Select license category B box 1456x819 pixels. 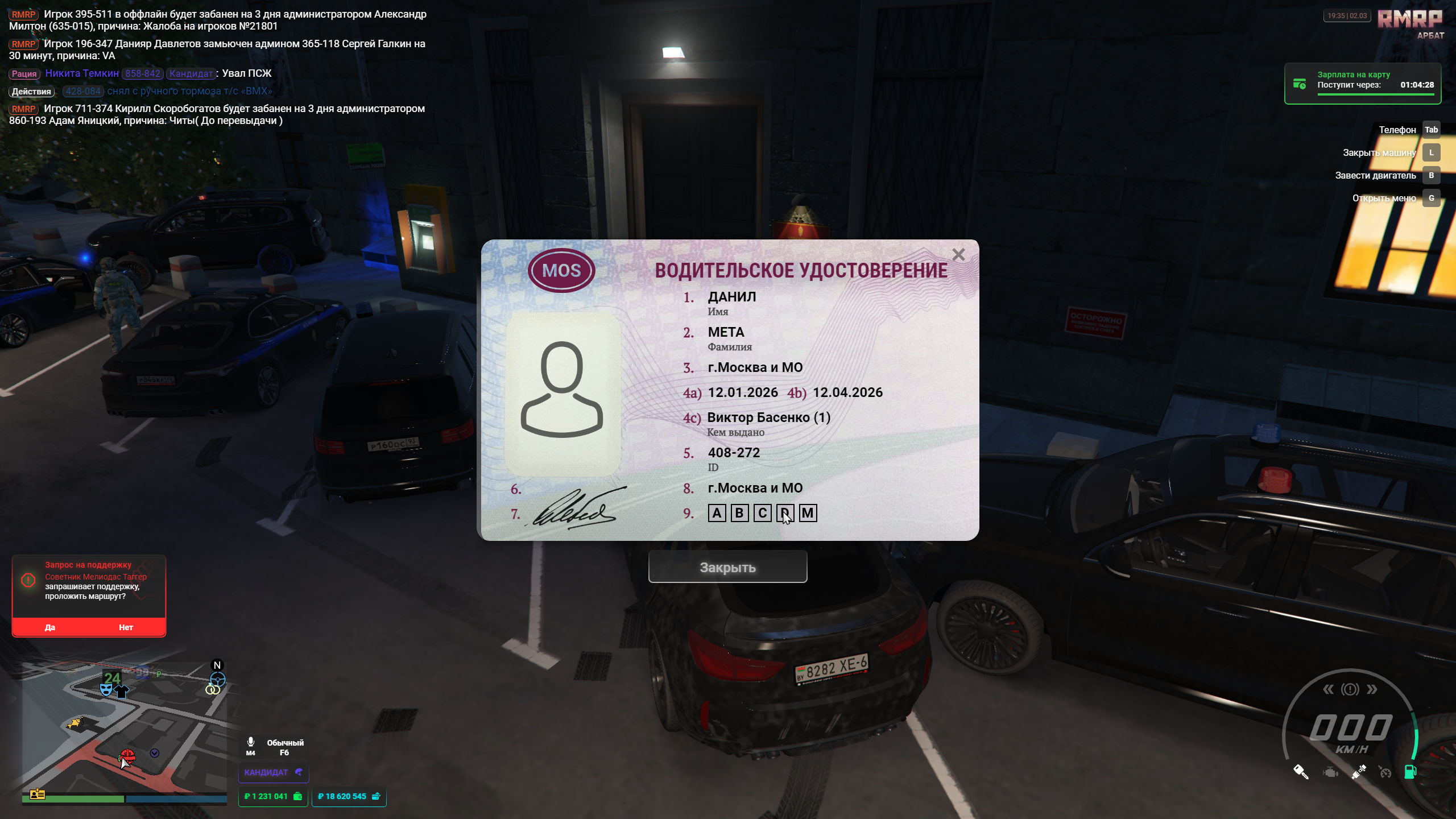pos(739,513)
